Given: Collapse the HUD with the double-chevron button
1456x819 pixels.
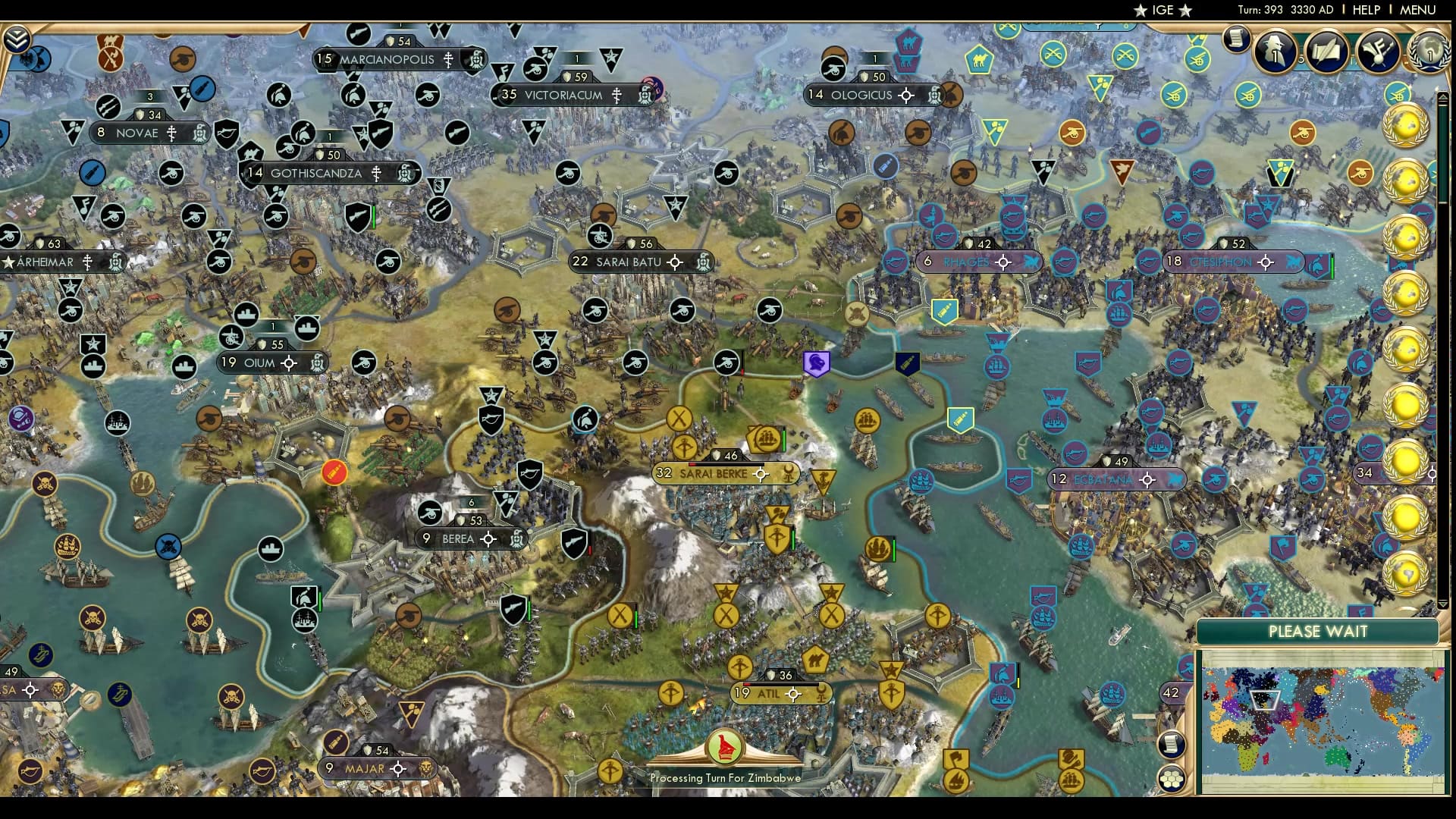Looking at the screenshot, I should [17, 38].
